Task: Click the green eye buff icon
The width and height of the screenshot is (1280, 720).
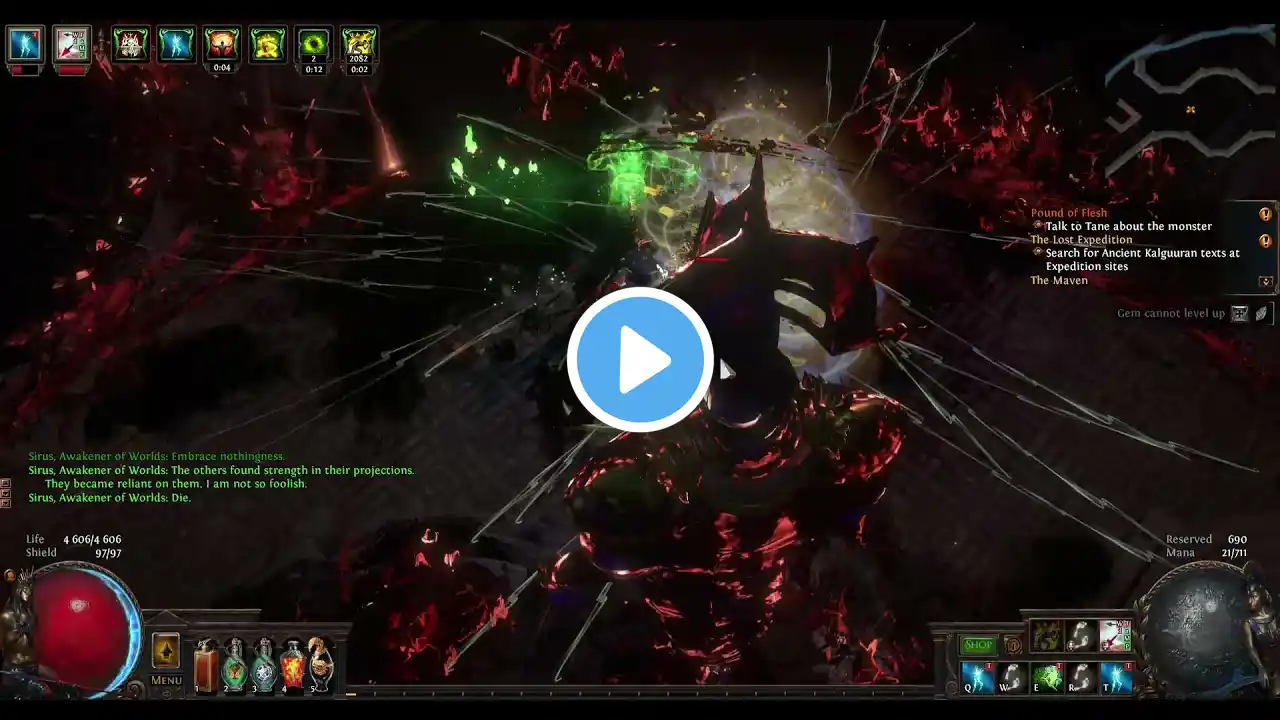Action: coord(314,44)
